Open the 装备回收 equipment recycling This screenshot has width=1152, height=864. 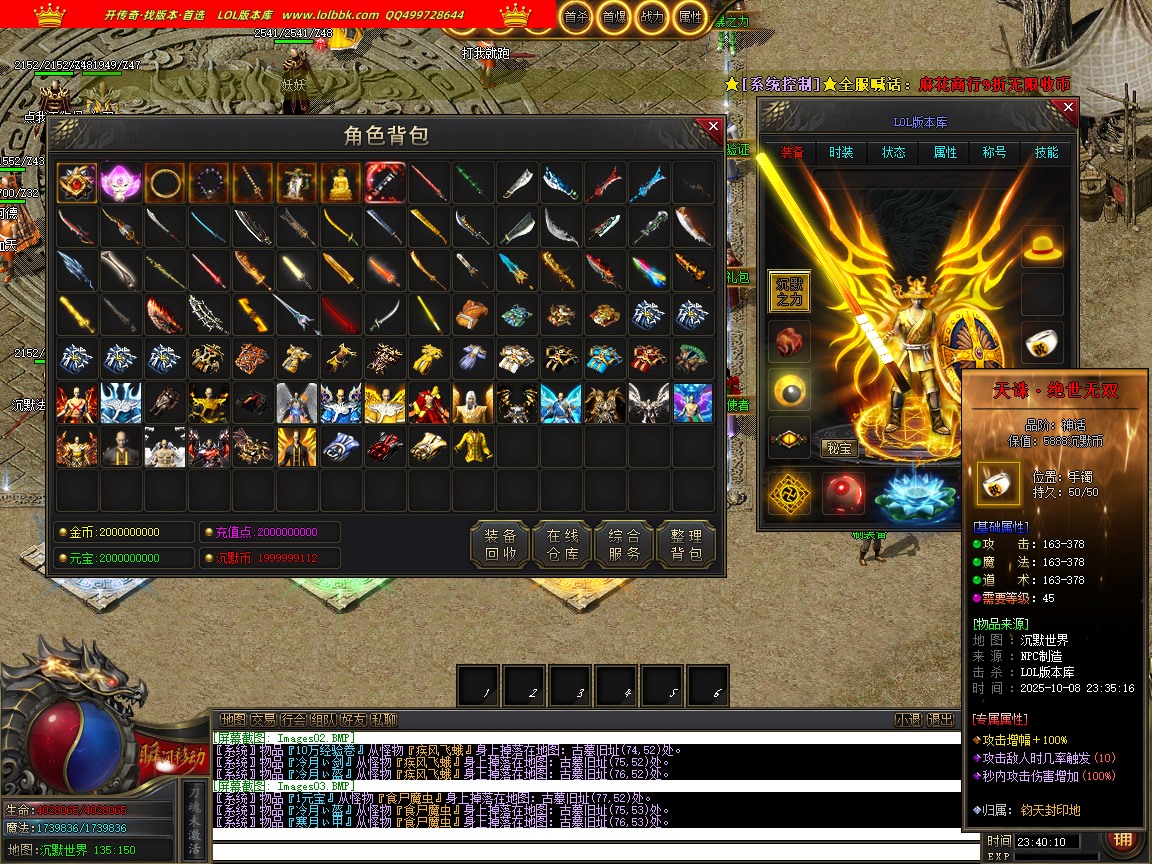tap(500, 543)
